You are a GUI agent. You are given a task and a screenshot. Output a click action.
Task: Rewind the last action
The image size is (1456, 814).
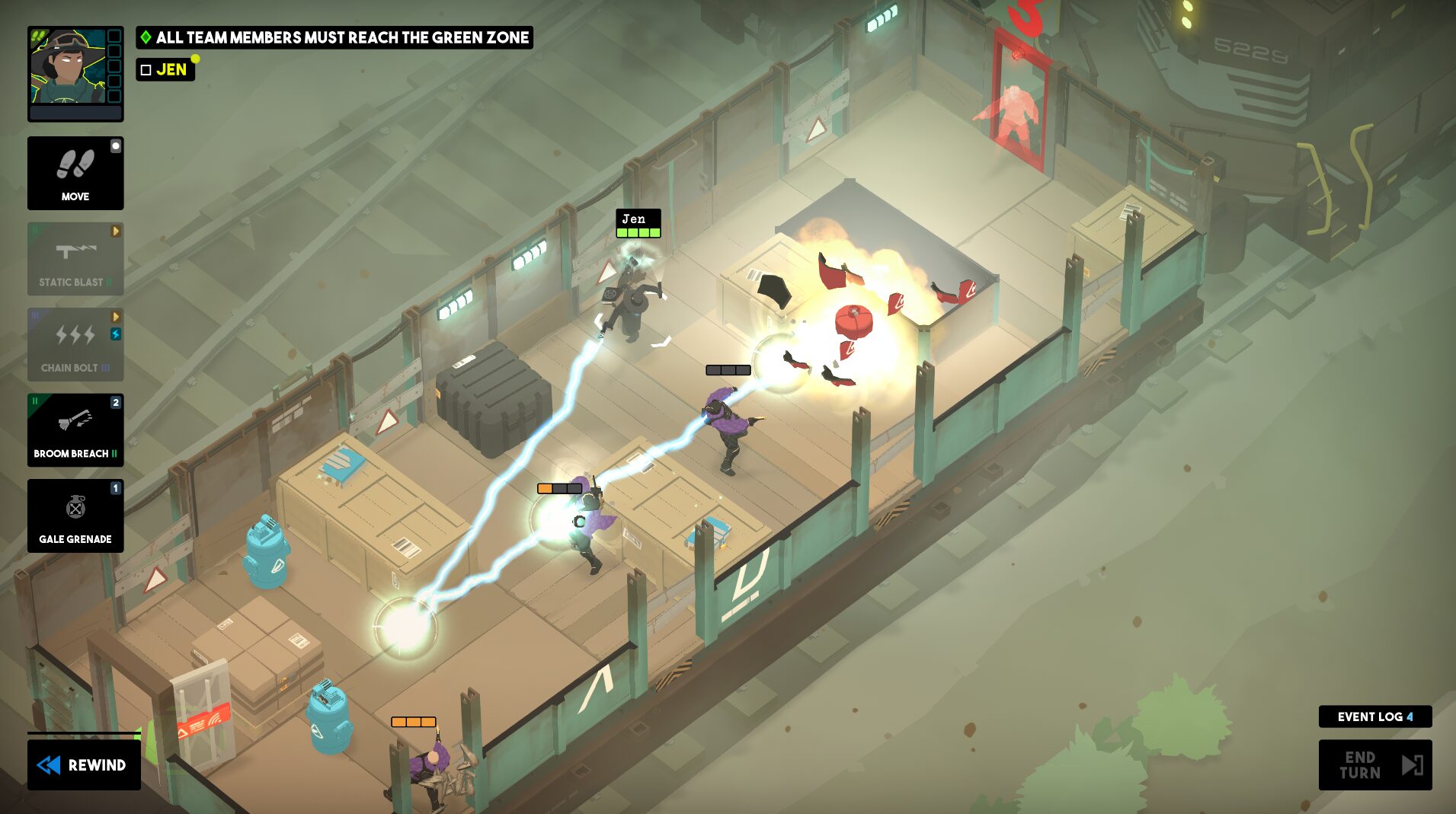click(84, 765)
